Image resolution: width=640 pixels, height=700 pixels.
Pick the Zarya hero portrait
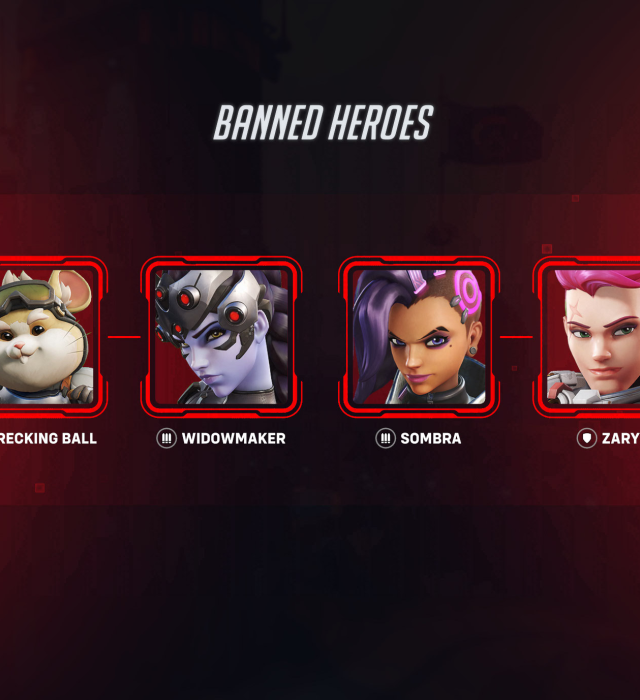pos(593,336)
